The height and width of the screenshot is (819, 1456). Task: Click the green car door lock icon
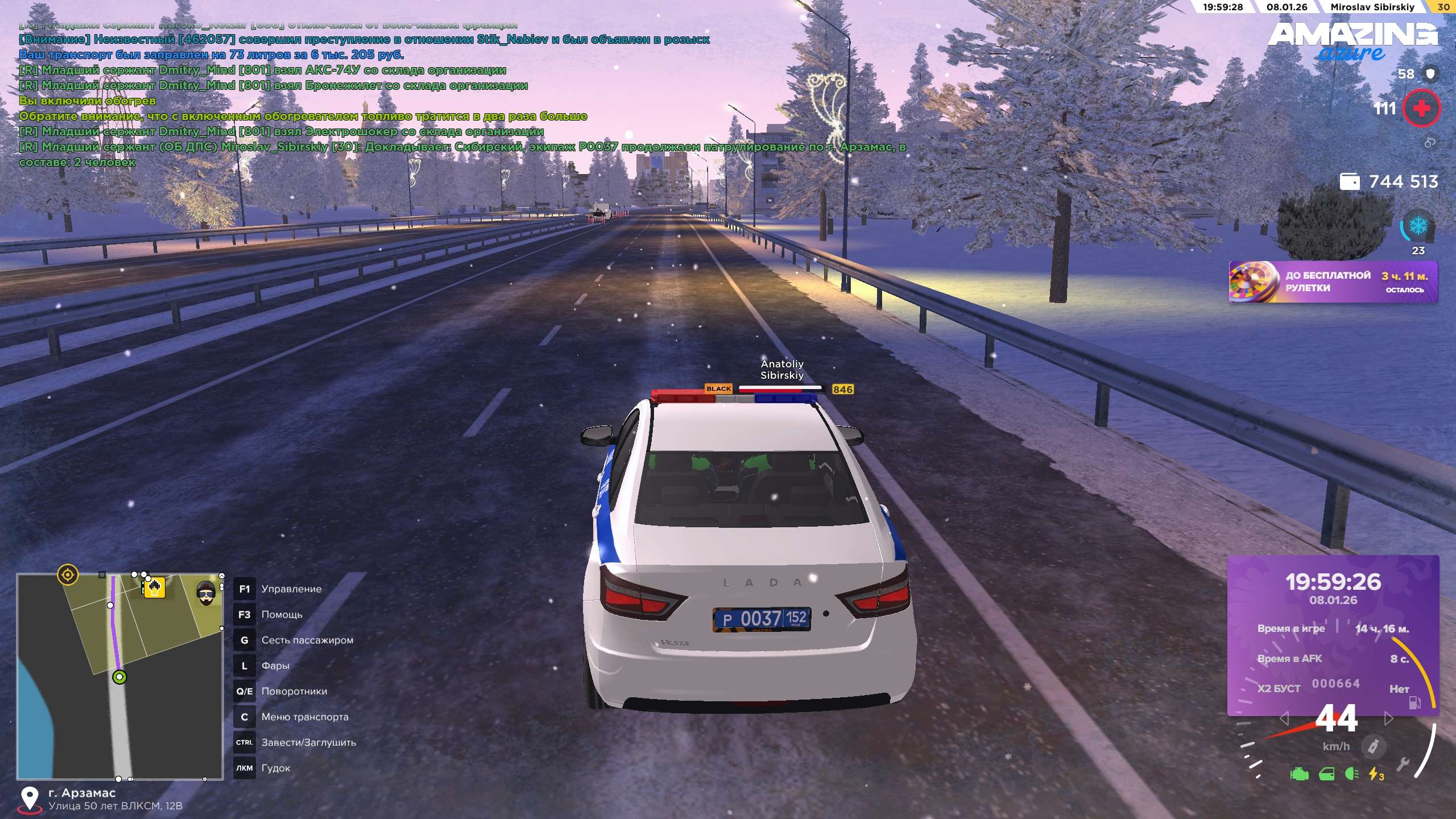[x=1326, y=774]
